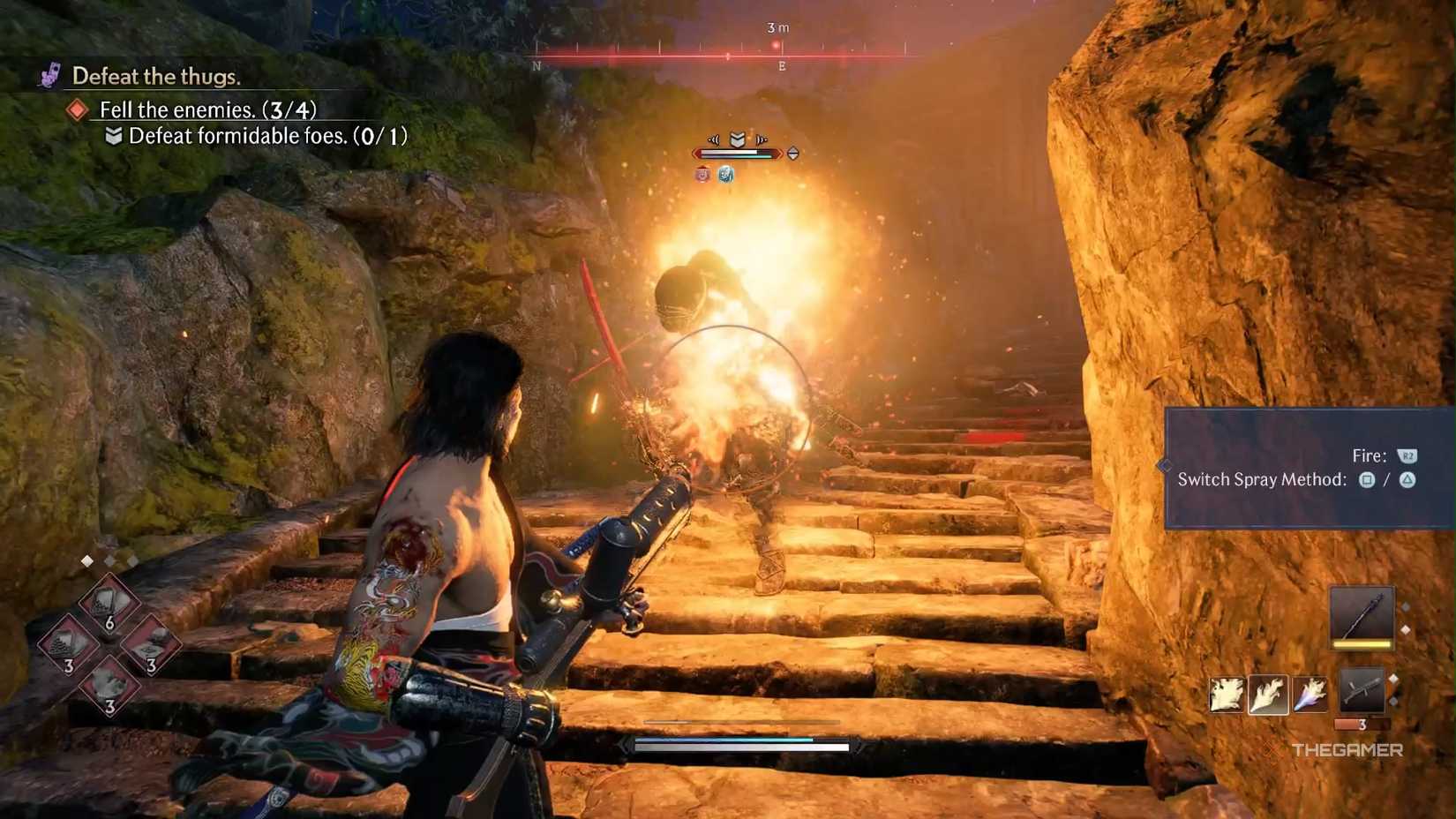Click the enemy rank chevron above its health bar
The height and width of the screenshot is (819, 1456).
click(738, 139)
